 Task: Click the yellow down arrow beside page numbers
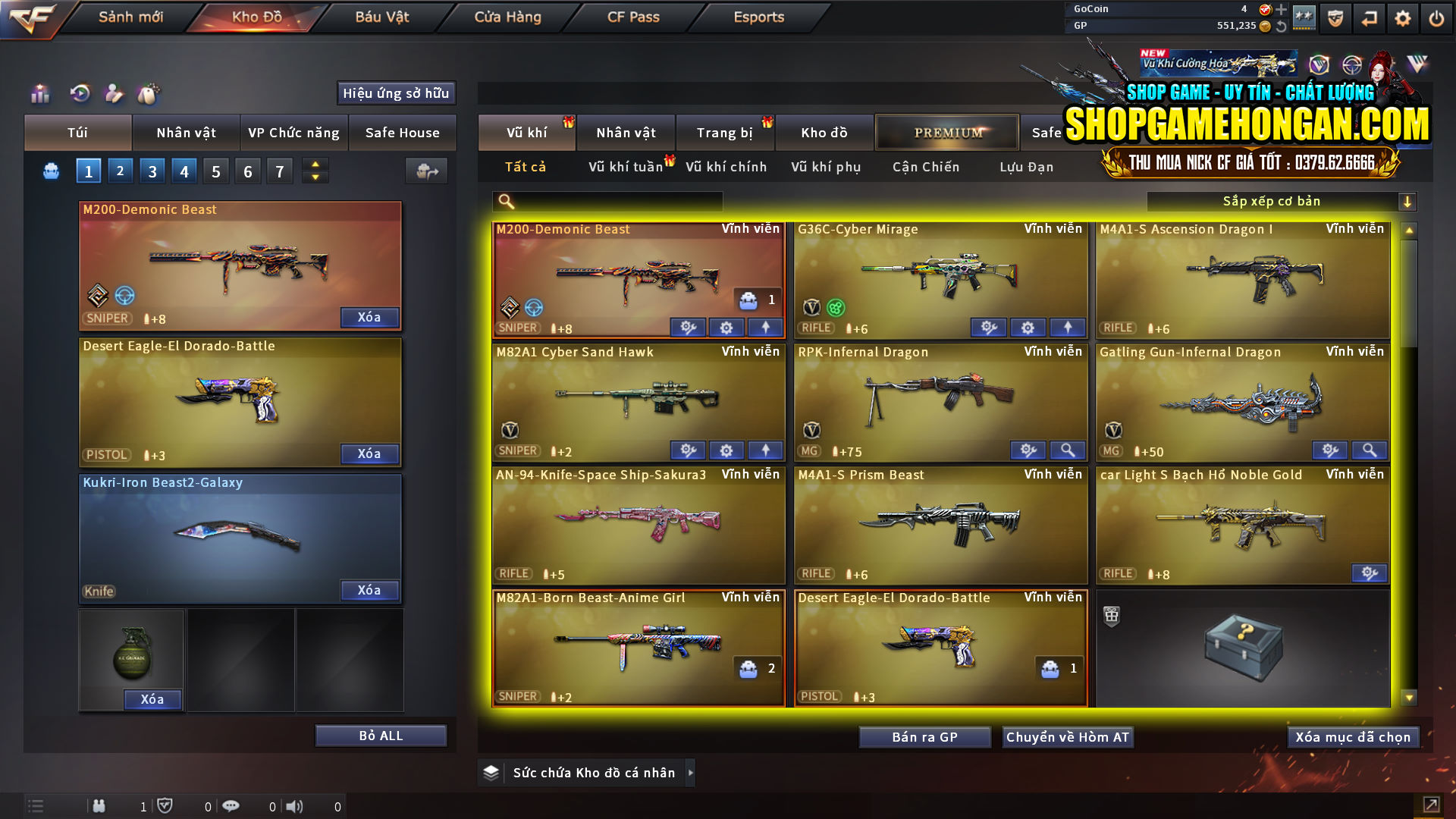click(315, 176)
